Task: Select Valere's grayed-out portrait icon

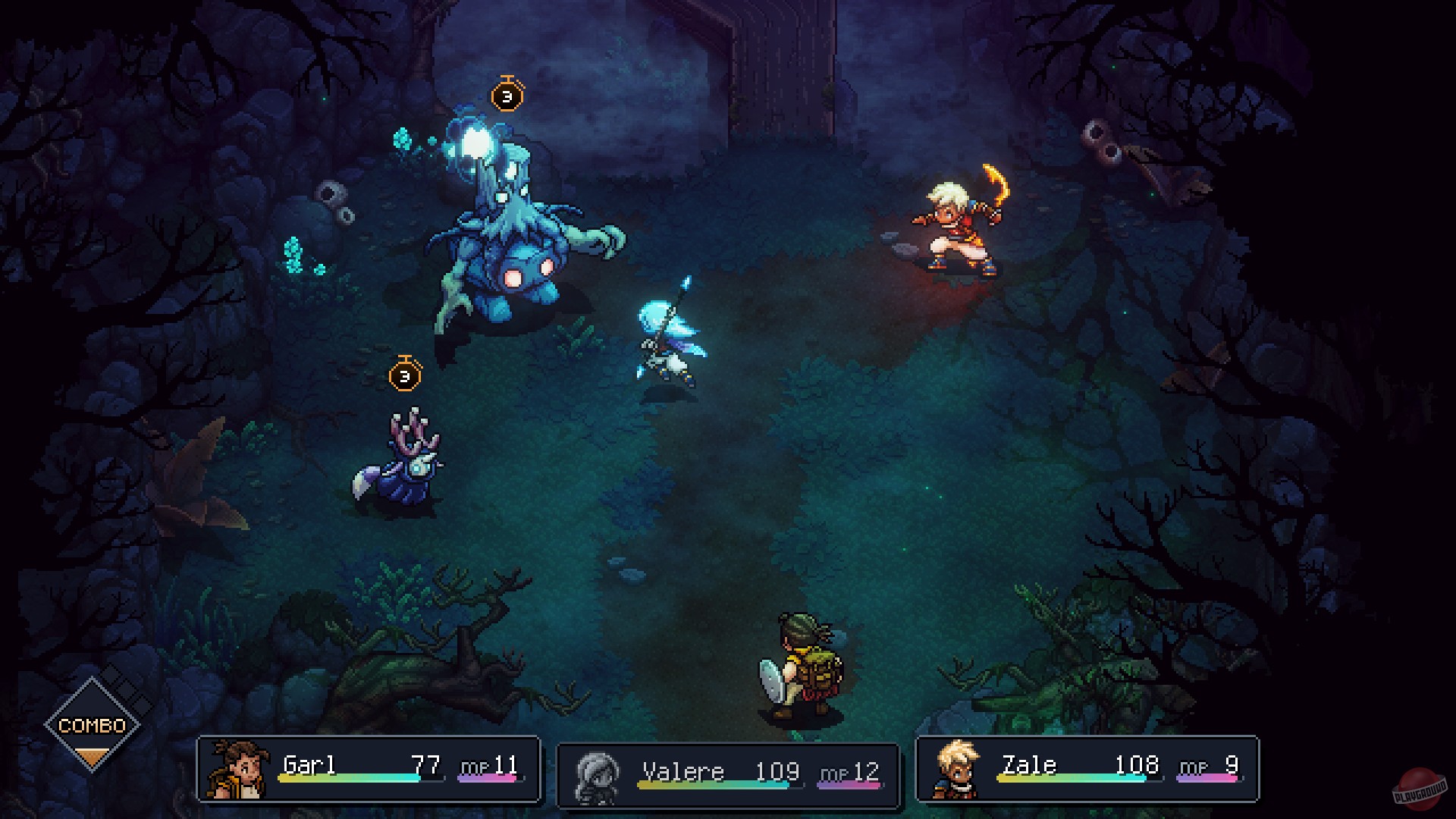Action: [597, 770]
